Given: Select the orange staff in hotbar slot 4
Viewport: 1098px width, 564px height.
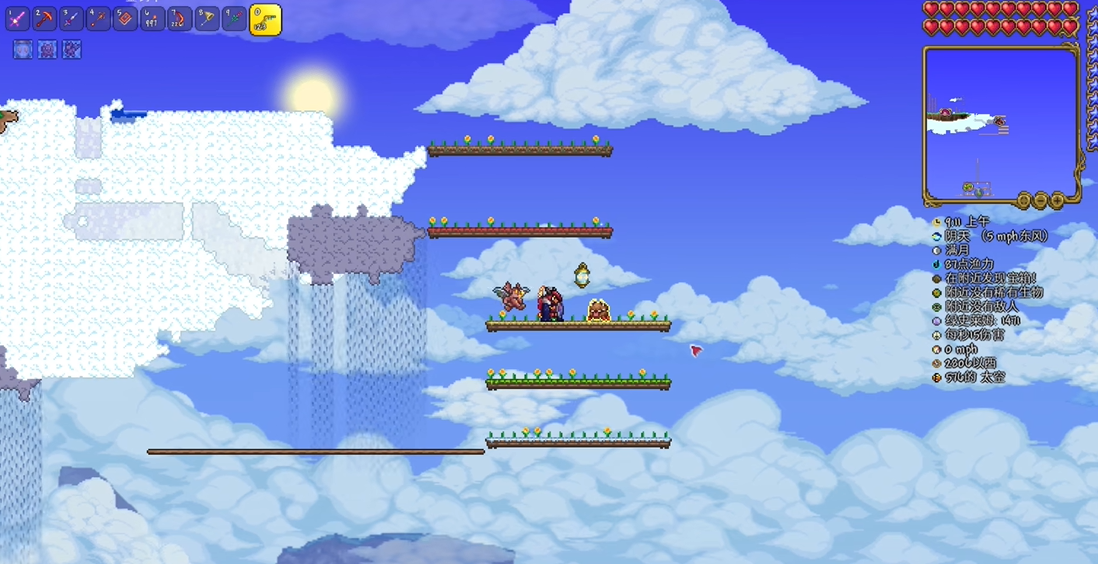Looking at the screenshot, I should tap(99, 18).
